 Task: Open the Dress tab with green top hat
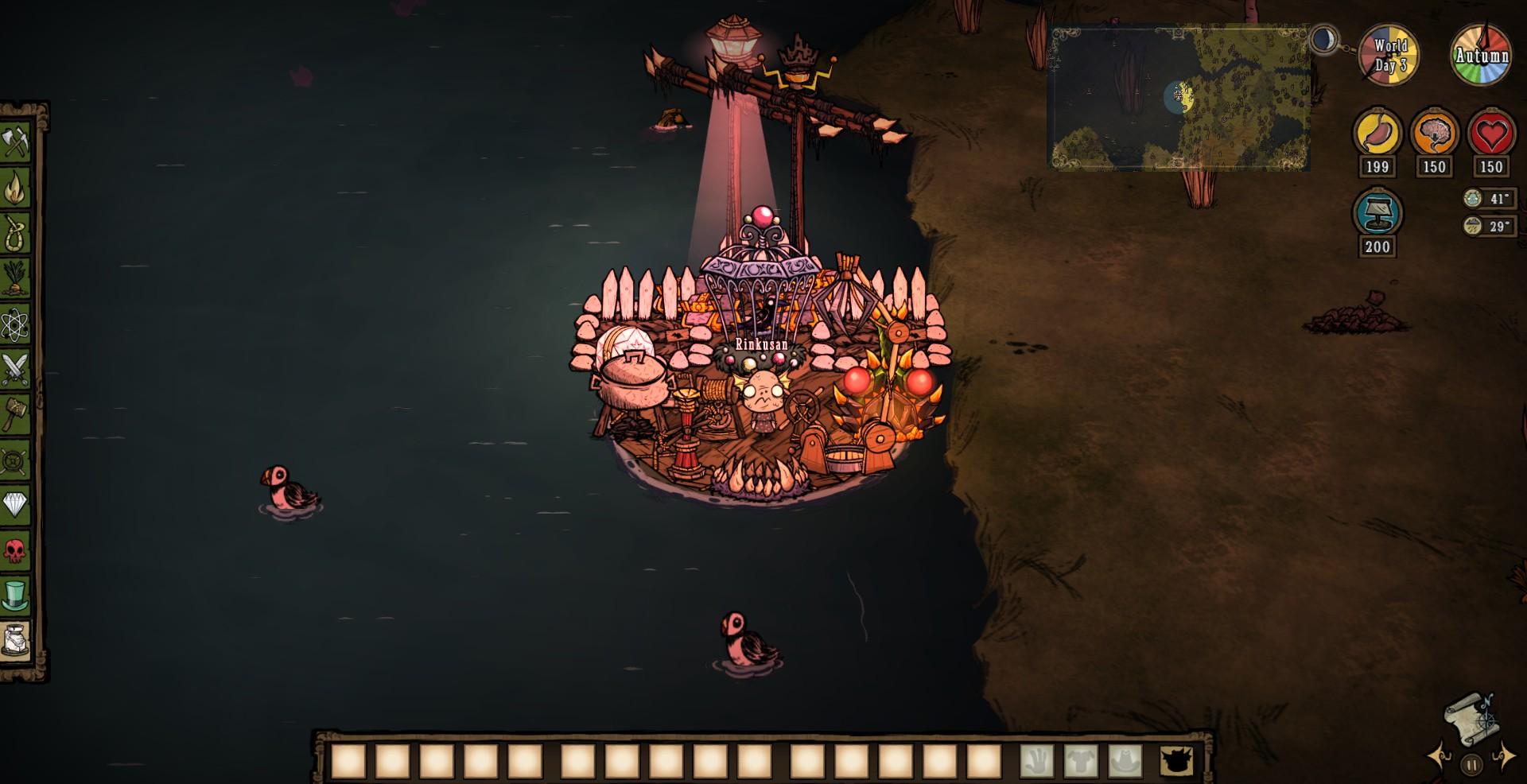pos(15,594)
